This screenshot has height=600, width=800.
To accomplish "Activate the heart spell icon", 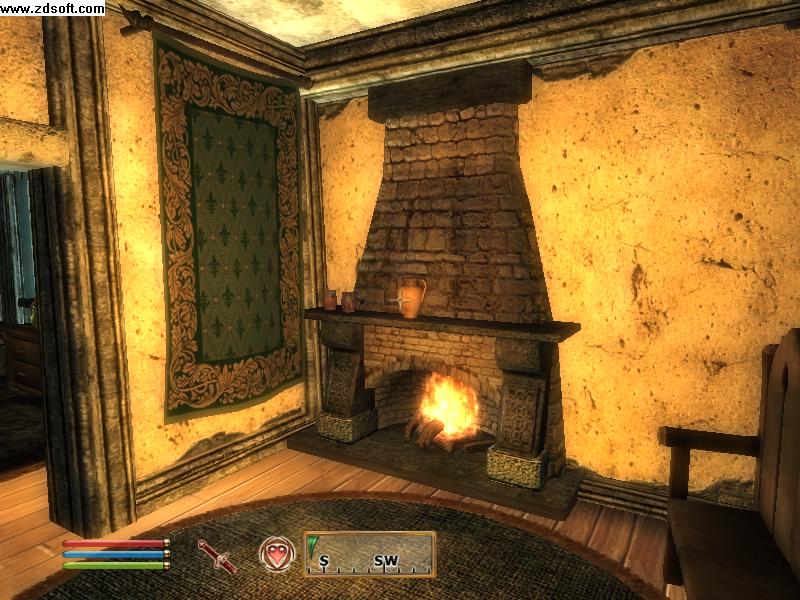I will coord(277,554).
